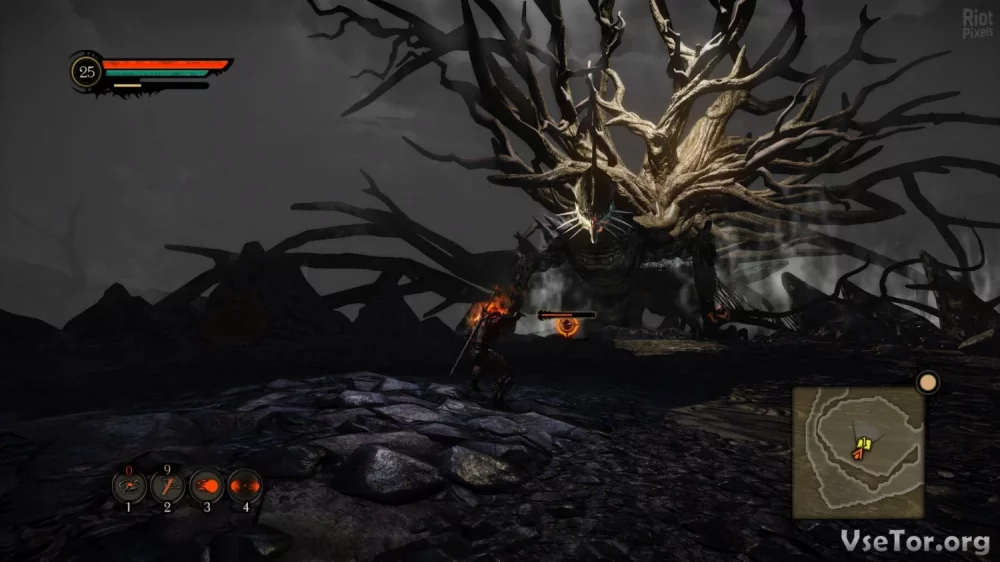Screen dimensions: 1000x562
Task: Click the round orb above the minimap
Action: [x=928, y=382]
